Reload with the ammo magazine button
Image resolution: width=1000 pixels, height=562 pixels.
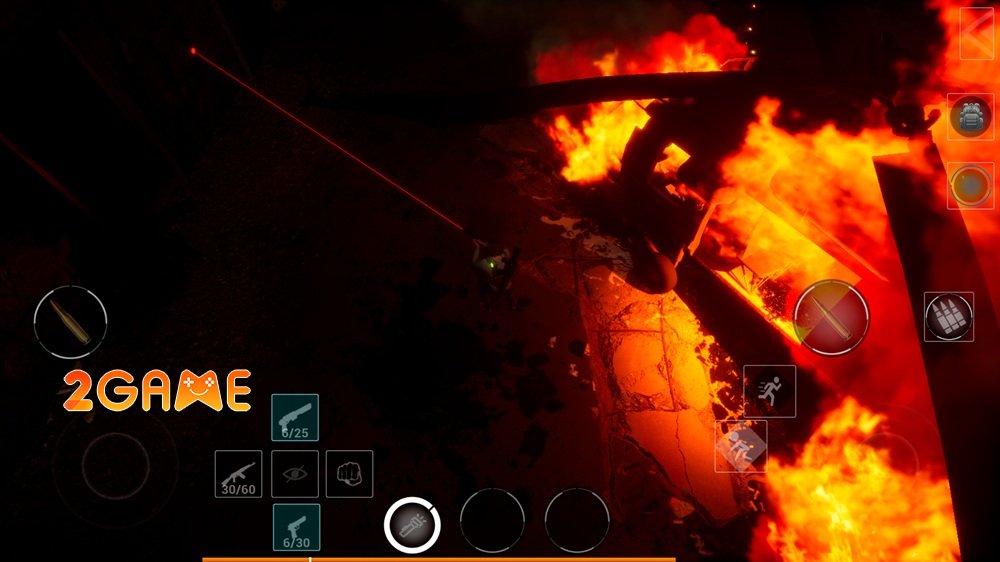click(x=948, y=317)
